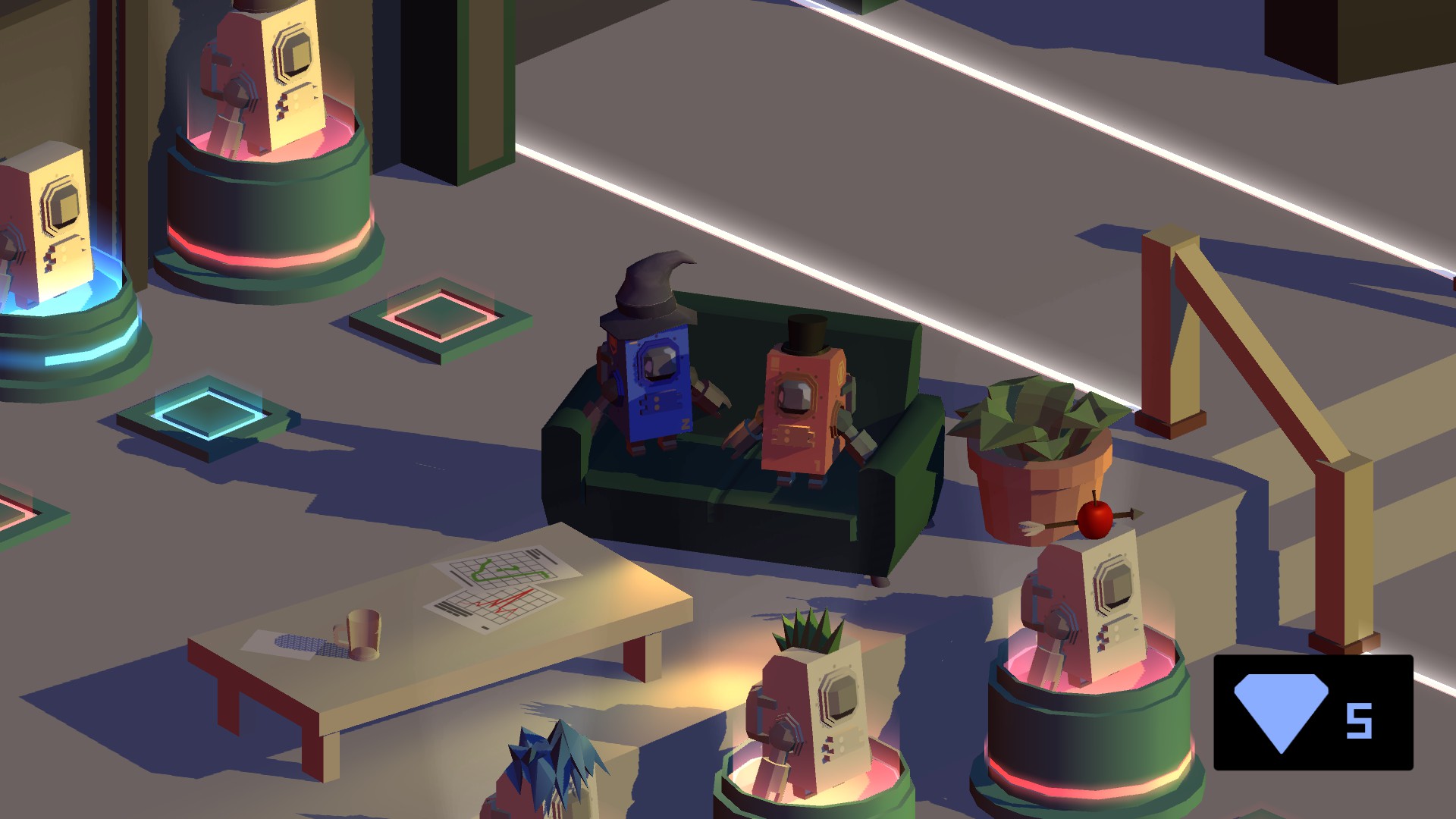Select the orange robot wearing the top hat

click(796, 409)
